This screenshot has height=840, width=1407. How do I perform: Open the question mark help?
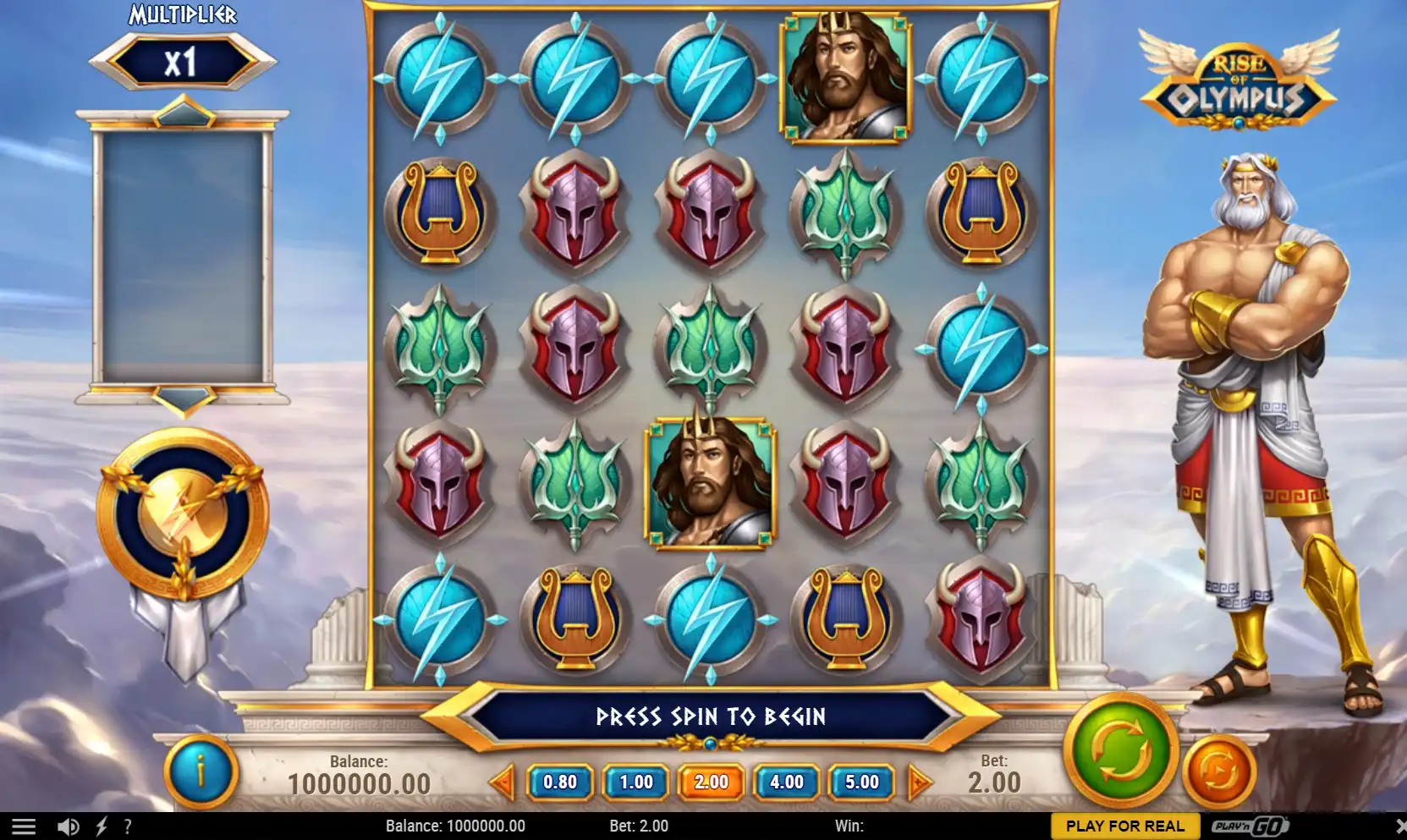coord(128,826)
